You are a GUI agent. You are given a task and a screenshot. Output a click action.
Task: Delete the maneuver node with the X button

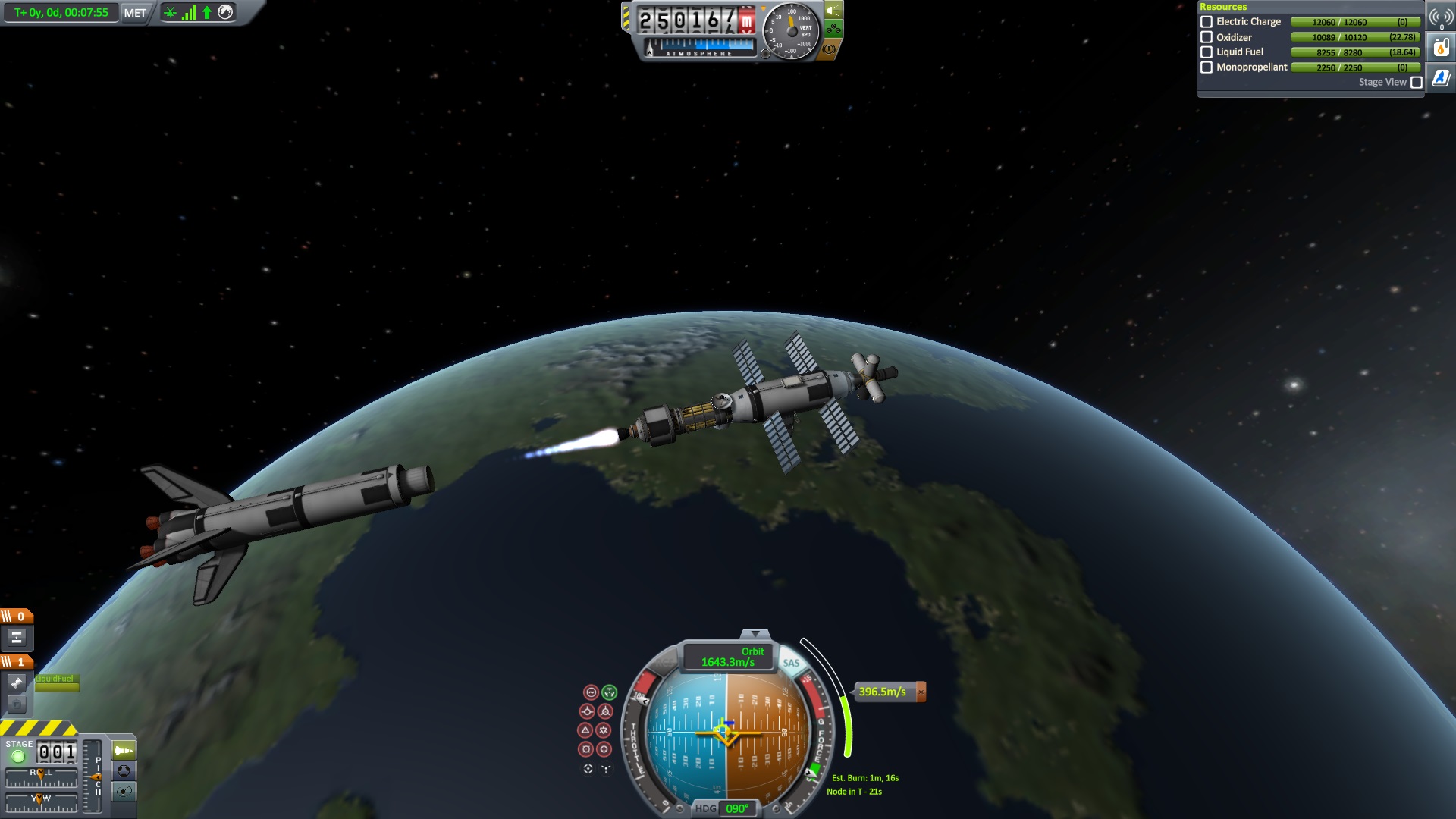921,692
